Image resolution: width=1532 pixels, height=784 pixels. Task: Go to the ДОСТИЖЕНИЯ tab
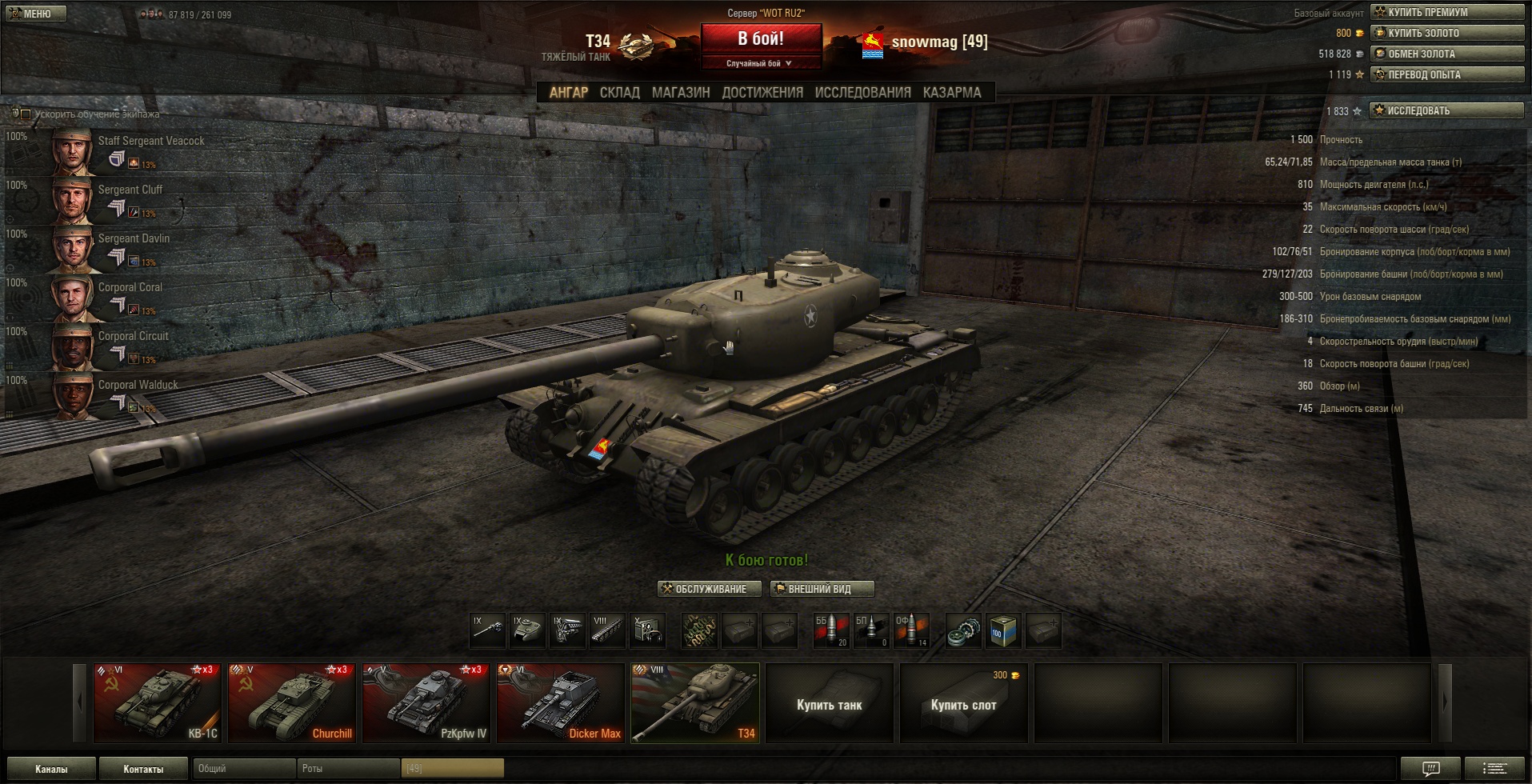(762, 93)
